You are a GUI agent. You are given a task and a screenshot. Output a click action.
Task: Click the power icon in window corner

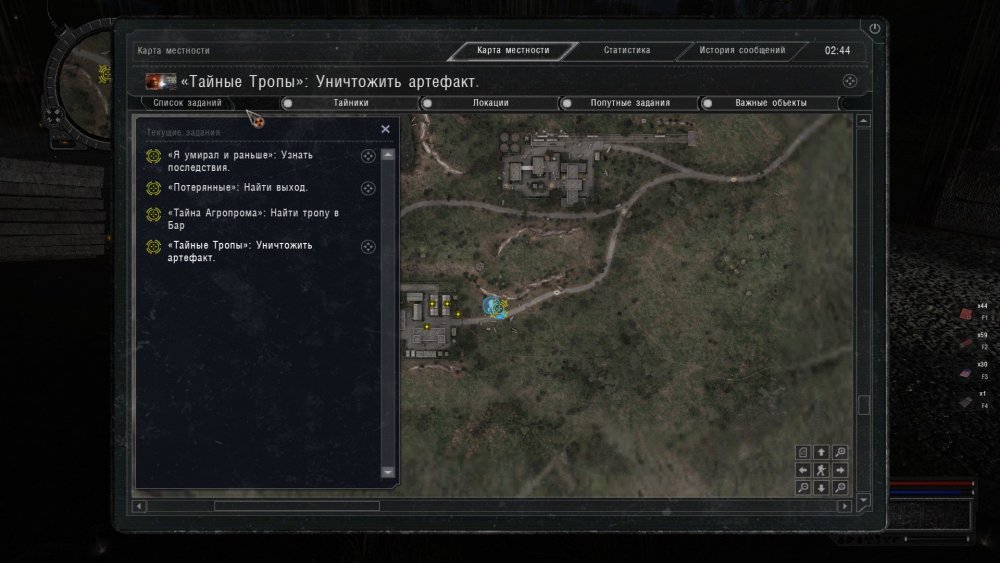point(874,29)
